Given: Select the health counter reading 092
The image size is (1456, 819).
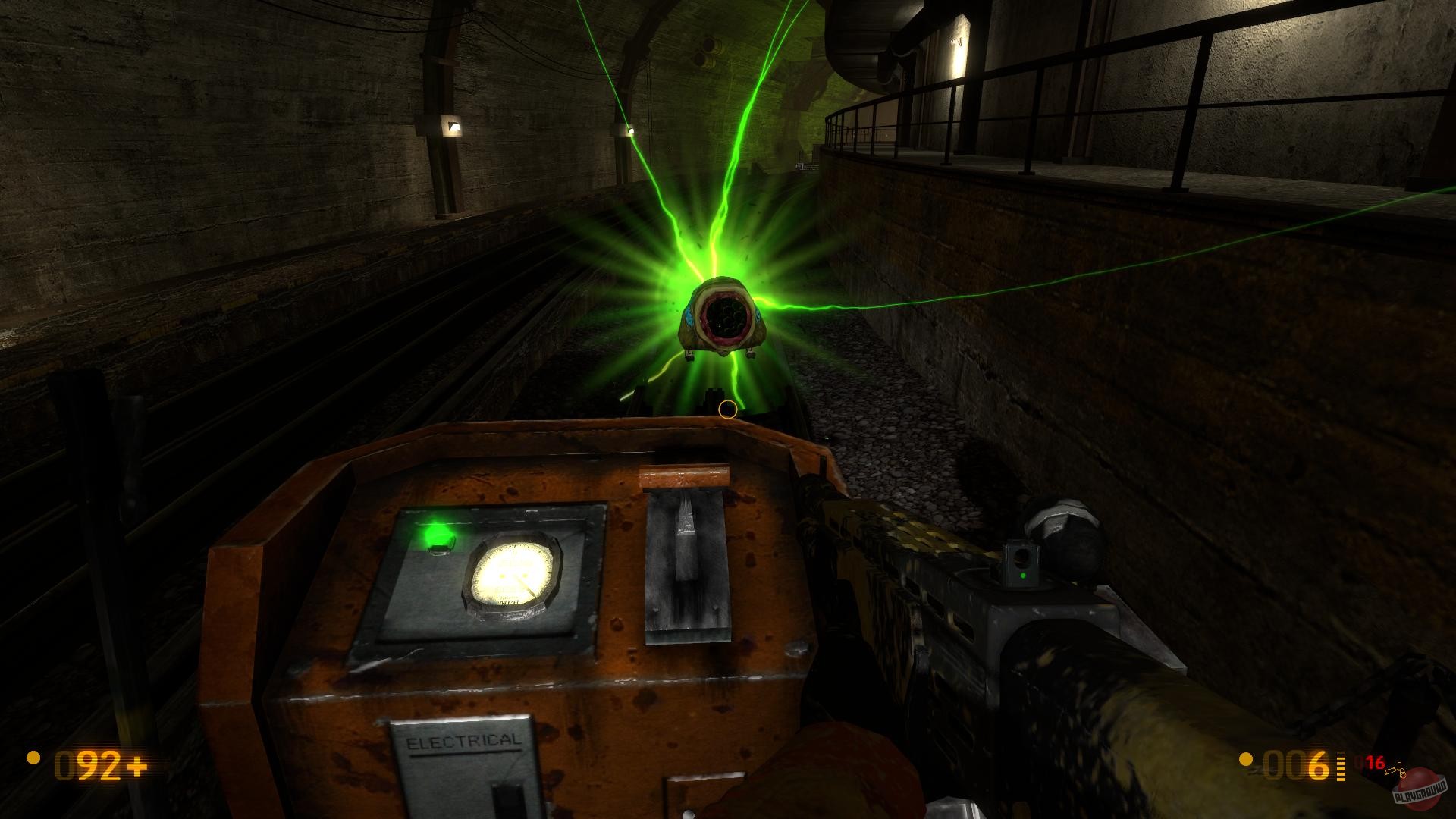Looking at the screenshot, I should tap(89, 764).
